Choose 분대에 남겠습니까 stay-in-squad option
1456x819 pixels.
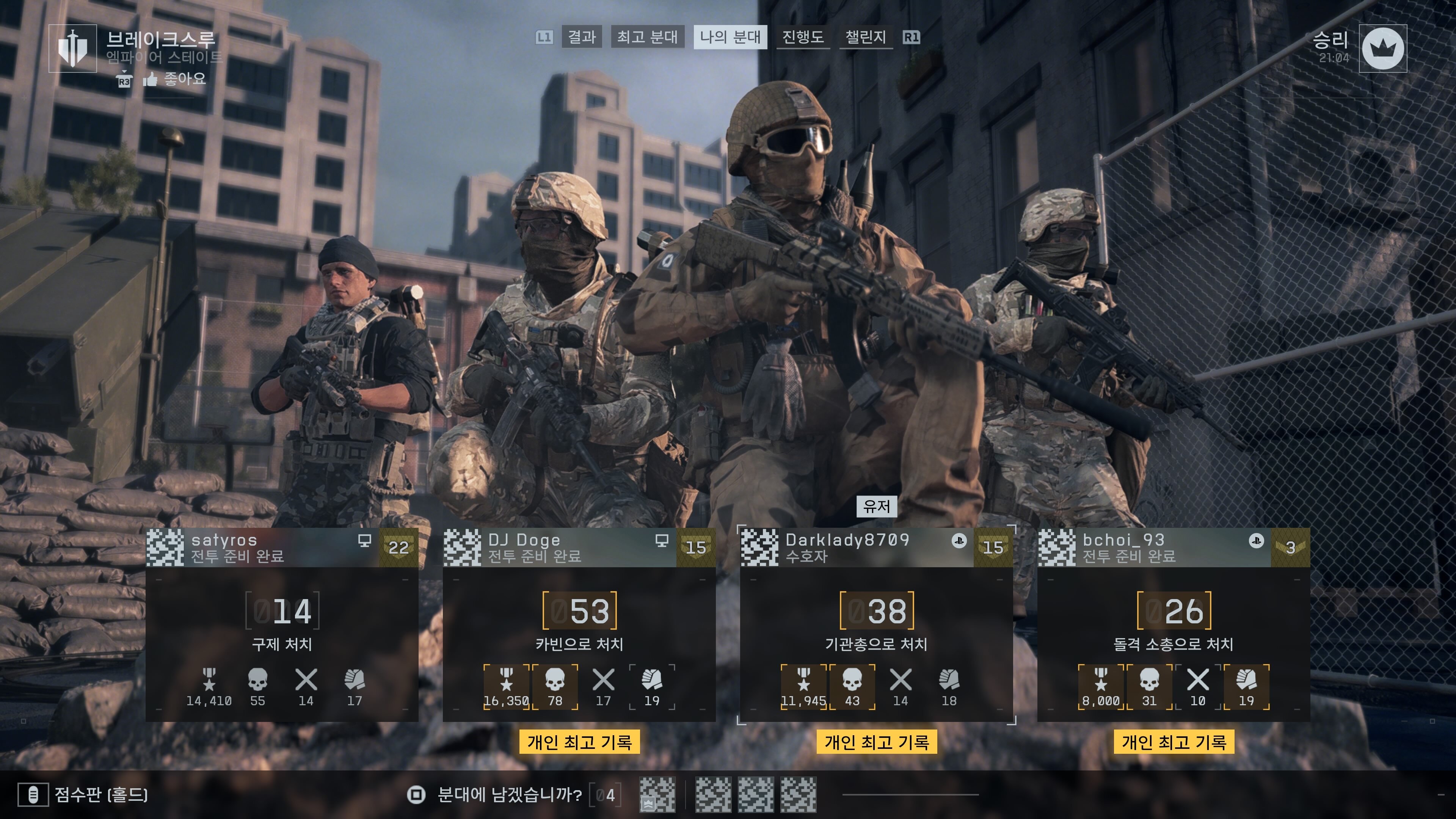509,795
